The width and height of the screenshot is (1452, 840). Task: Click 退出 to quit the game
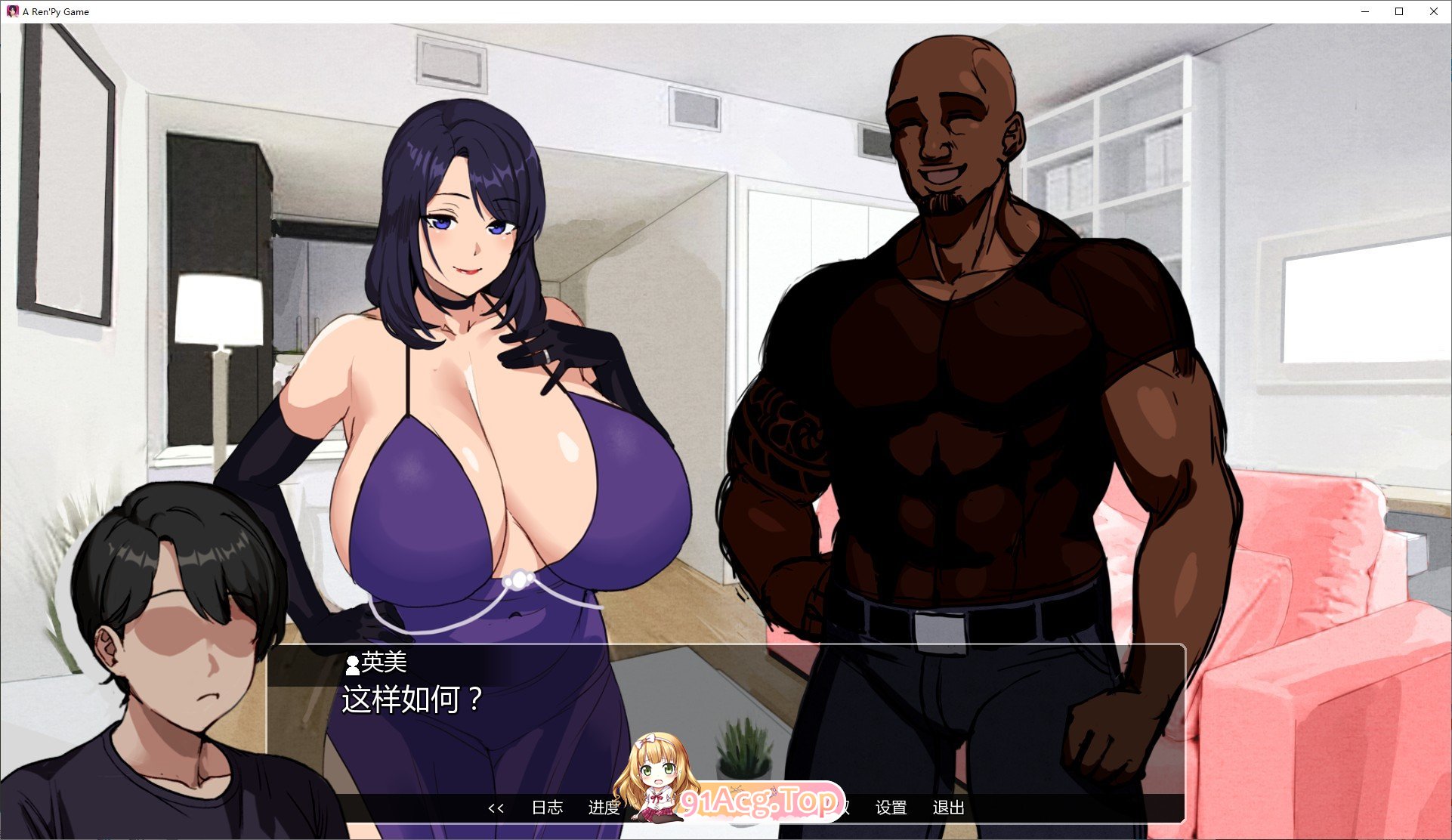coord(947,808)
